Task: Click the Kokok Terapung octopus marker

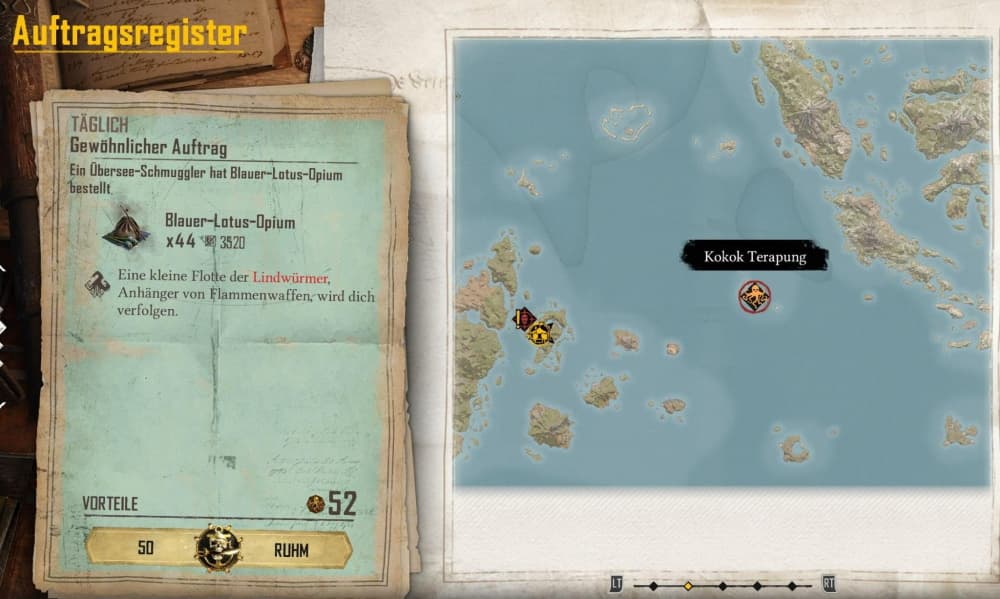Action: tap(754, 296)
